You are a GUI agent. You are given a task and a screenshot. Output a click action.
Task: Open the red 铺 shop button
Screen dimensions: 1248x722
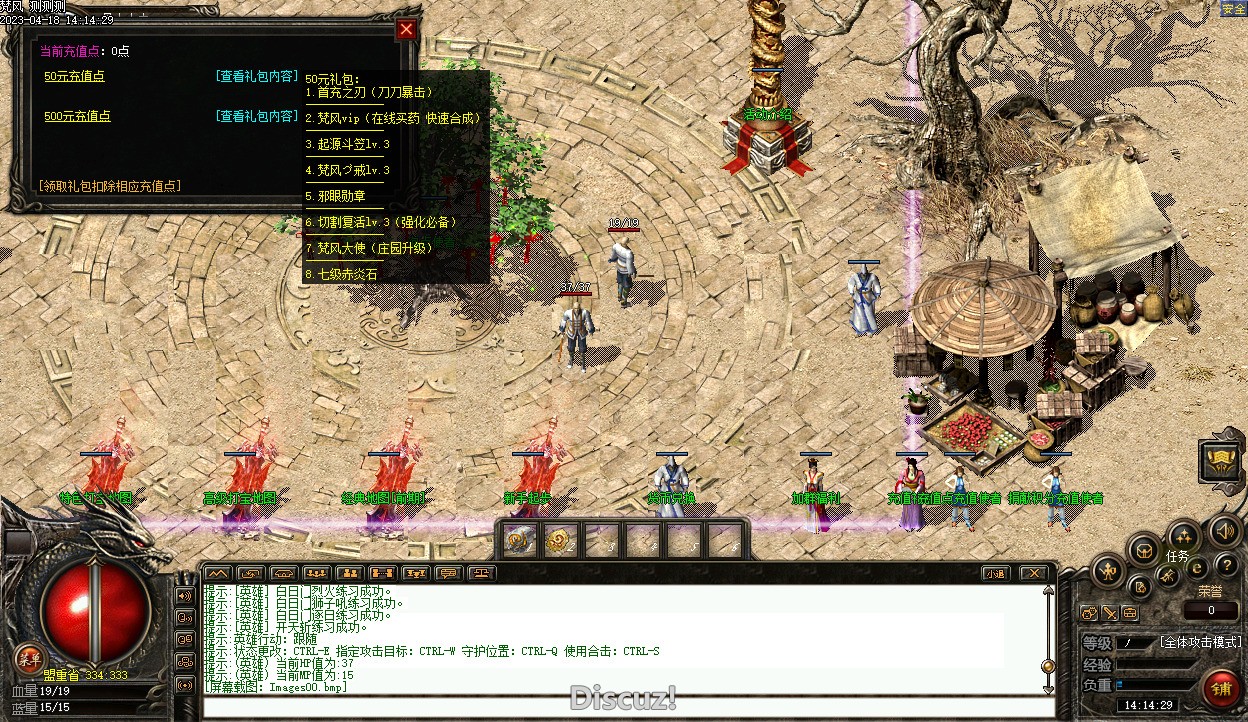tap(1220, 688)
